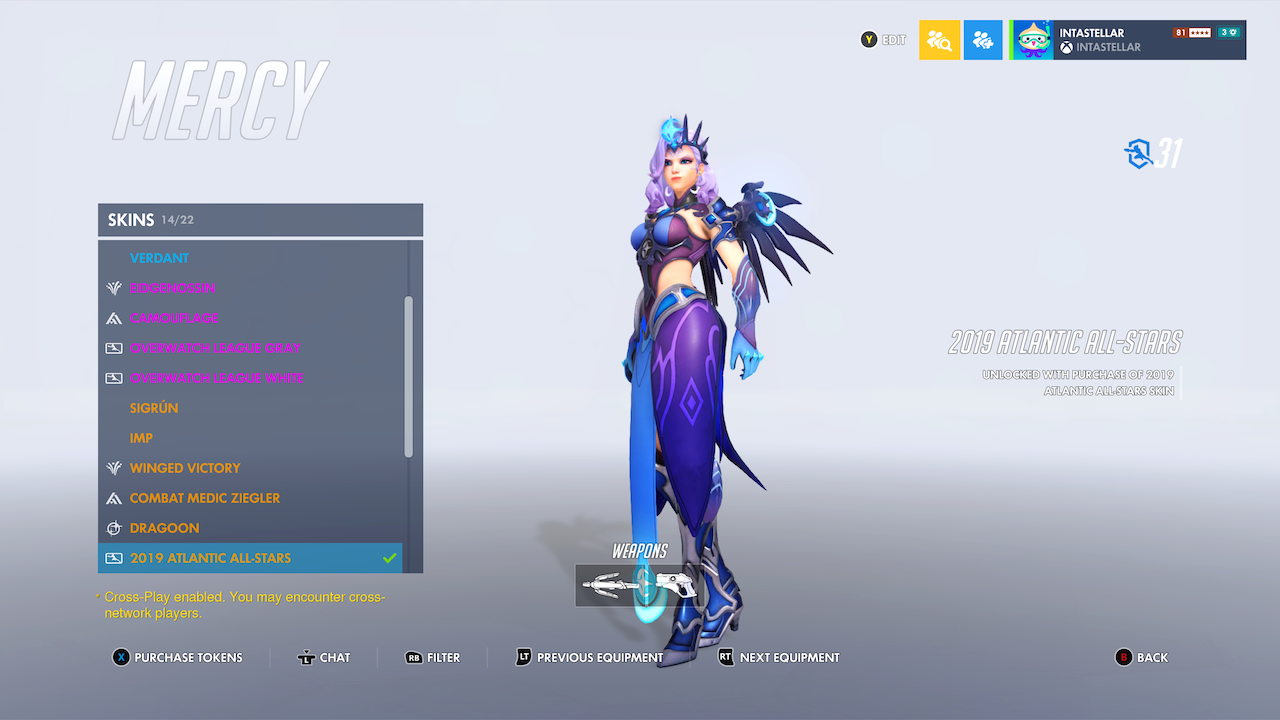Select the Verdant skin

coord(160,258)
